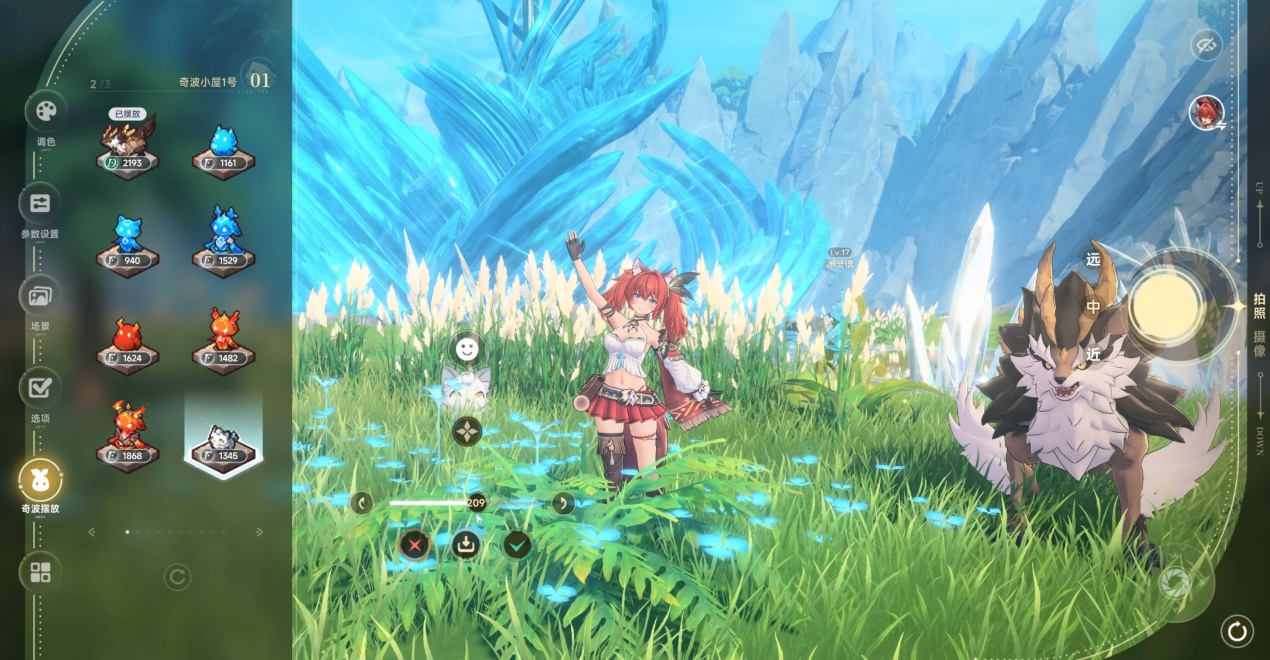Set camera distance to 远 (far)

(x=1093, y=260)
